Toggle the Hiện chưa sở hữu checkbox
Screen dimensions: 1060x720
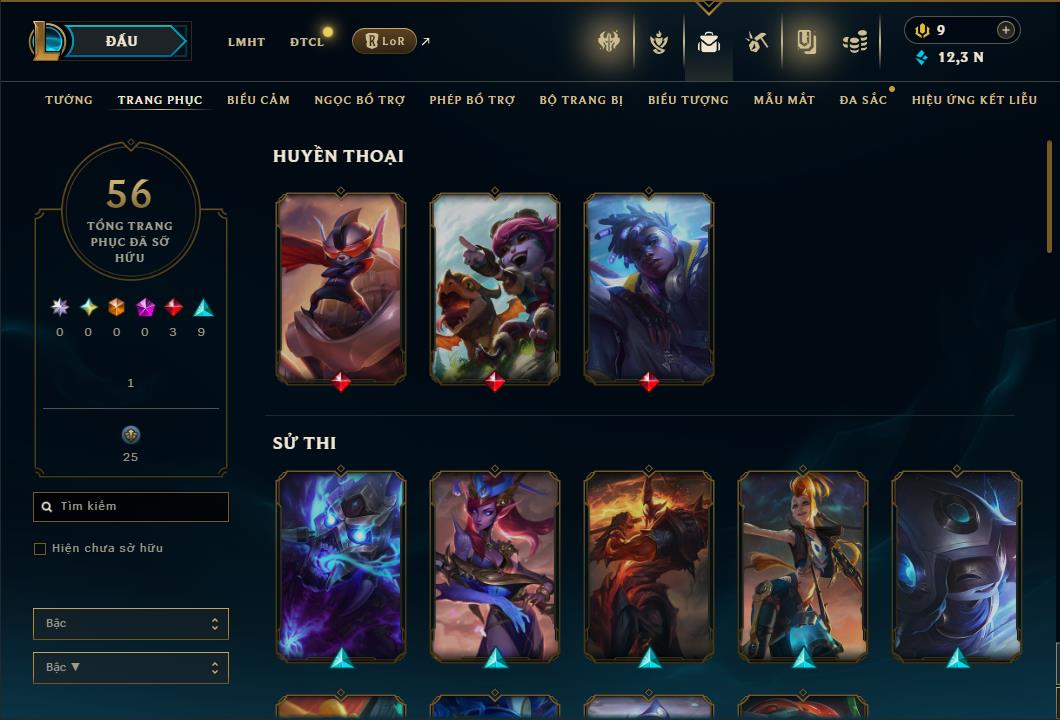(40, 549)
